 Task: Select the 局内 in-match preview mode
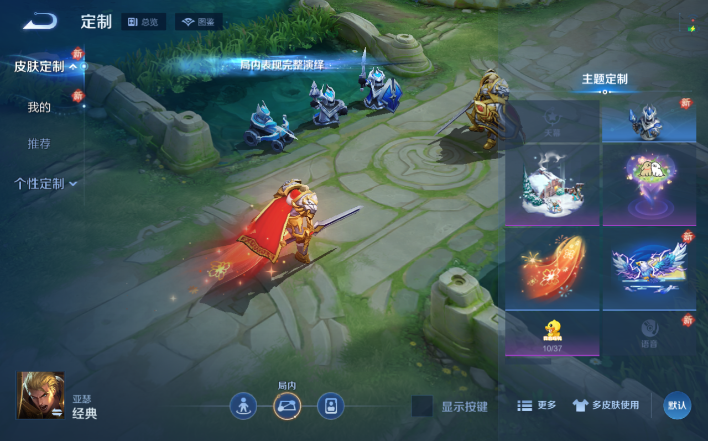[x=287, y=405]
